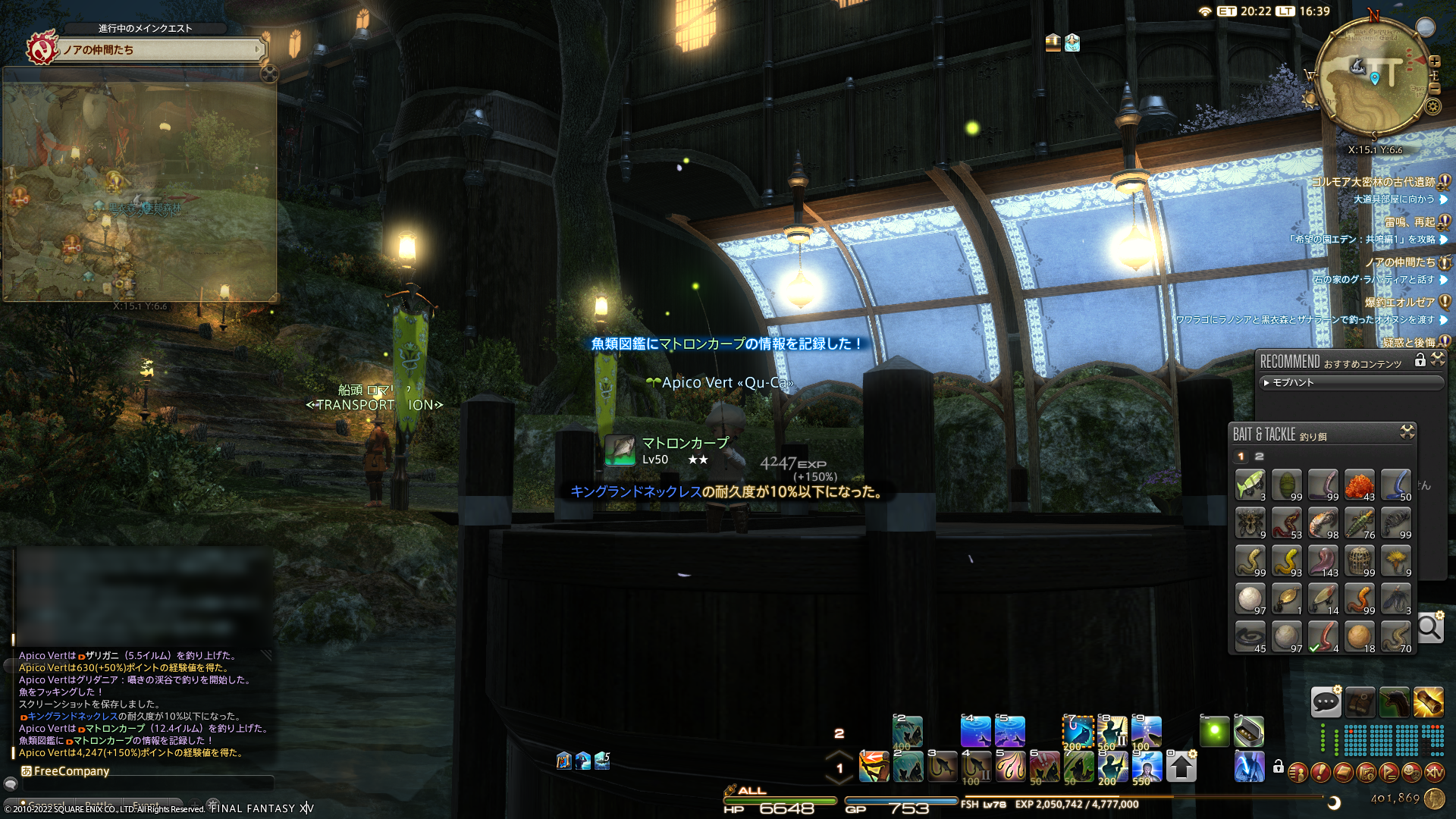Use the triple hook ability in slot 5

1010,767
